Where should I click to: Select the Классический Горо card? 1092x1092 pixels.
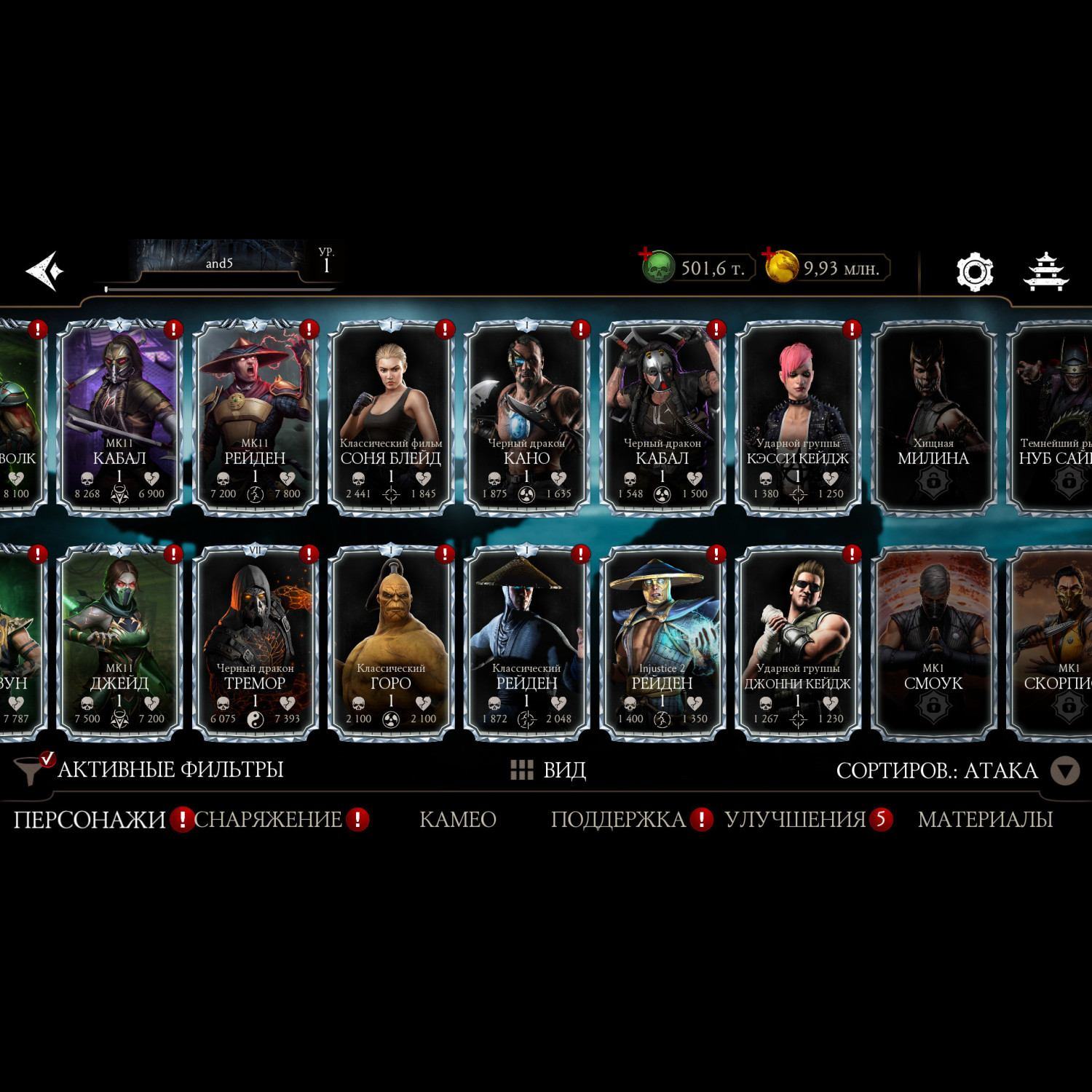coord(391,642)
